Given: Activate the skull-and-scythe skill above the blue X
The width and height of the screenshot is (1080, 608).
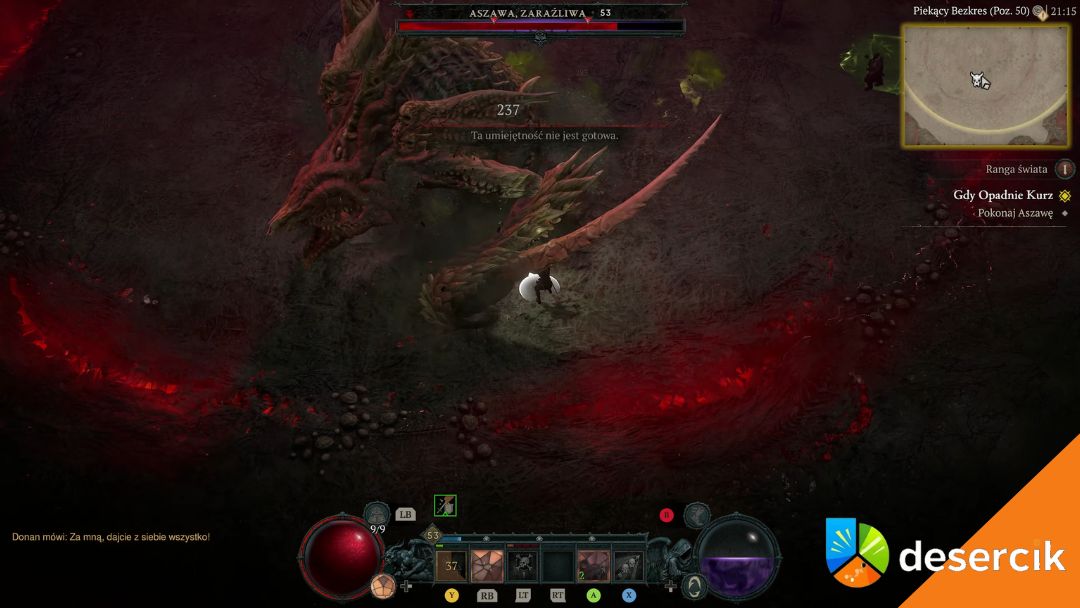Looking at the screenshot, I should 628,567.
